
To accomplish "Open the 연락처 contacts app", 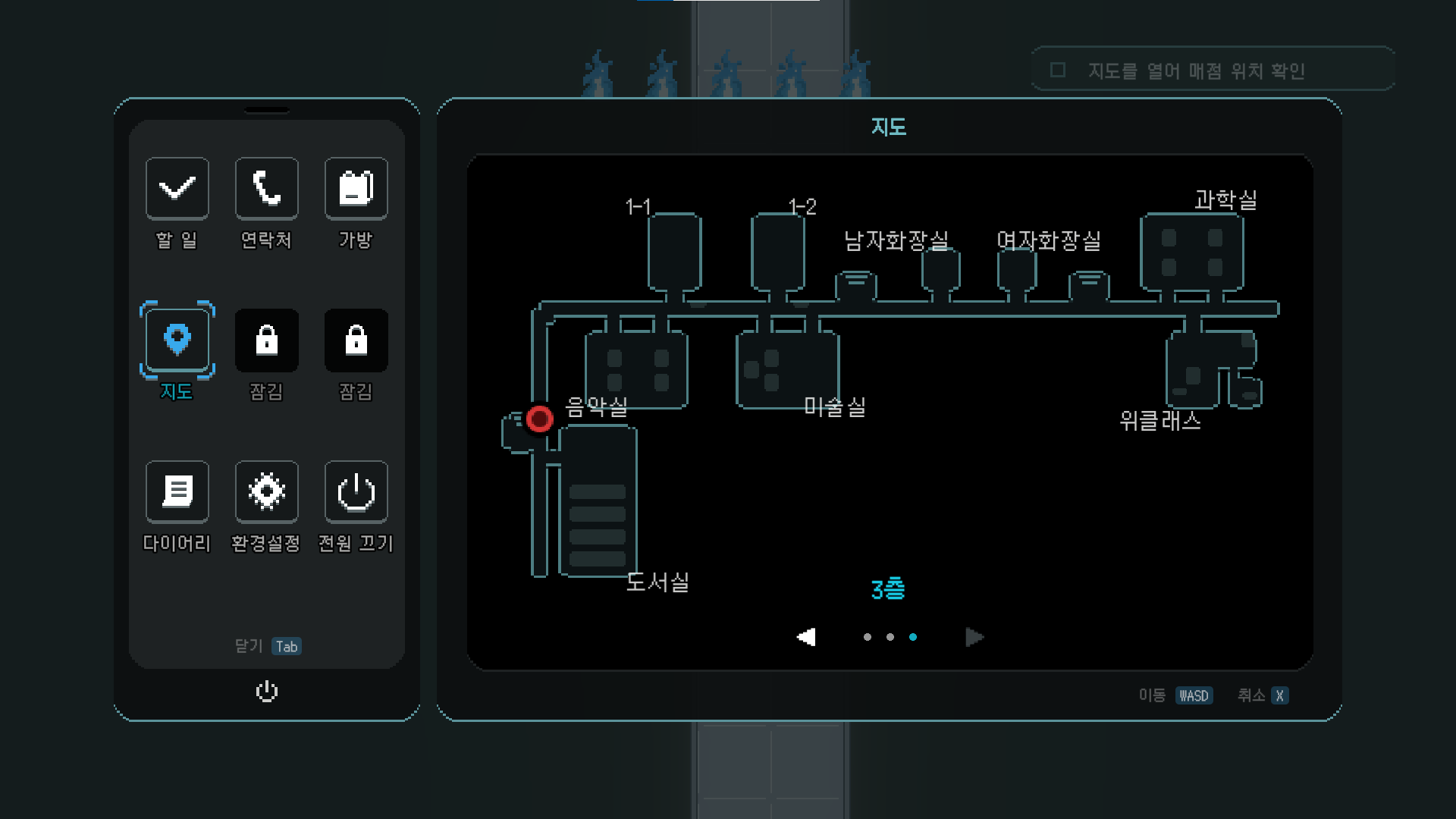I will pyautogui.click(x=266, y=189).
